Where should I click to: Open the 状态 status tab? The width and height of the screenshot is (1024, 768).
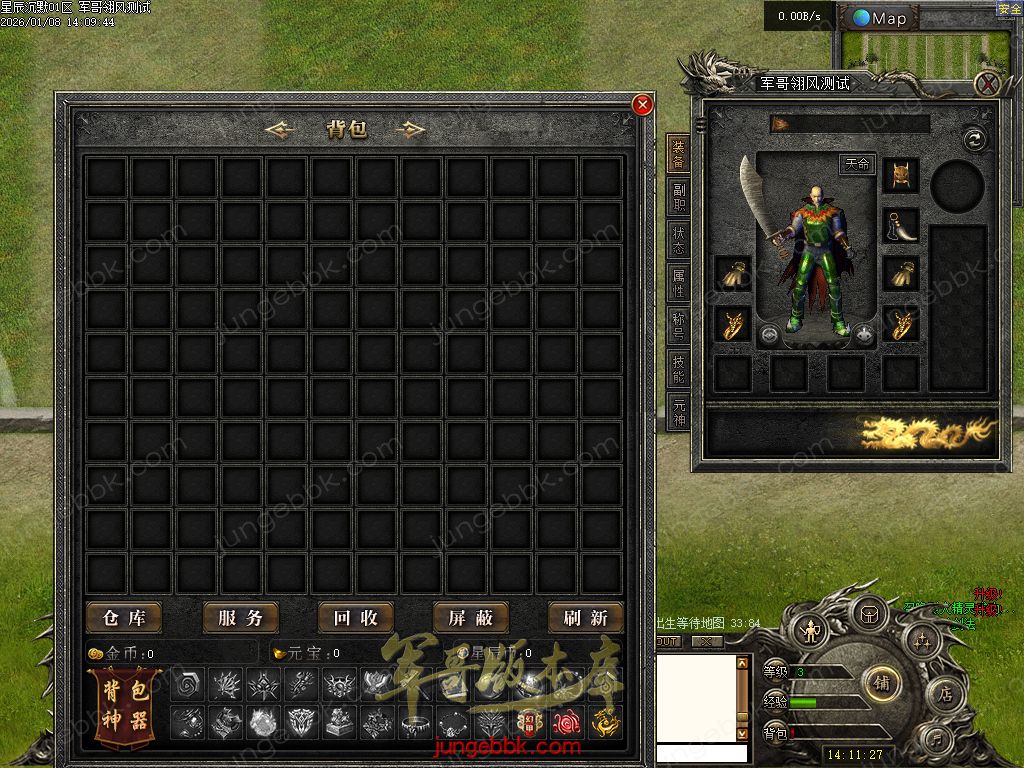pyautogui.click(x=679, y=241)
